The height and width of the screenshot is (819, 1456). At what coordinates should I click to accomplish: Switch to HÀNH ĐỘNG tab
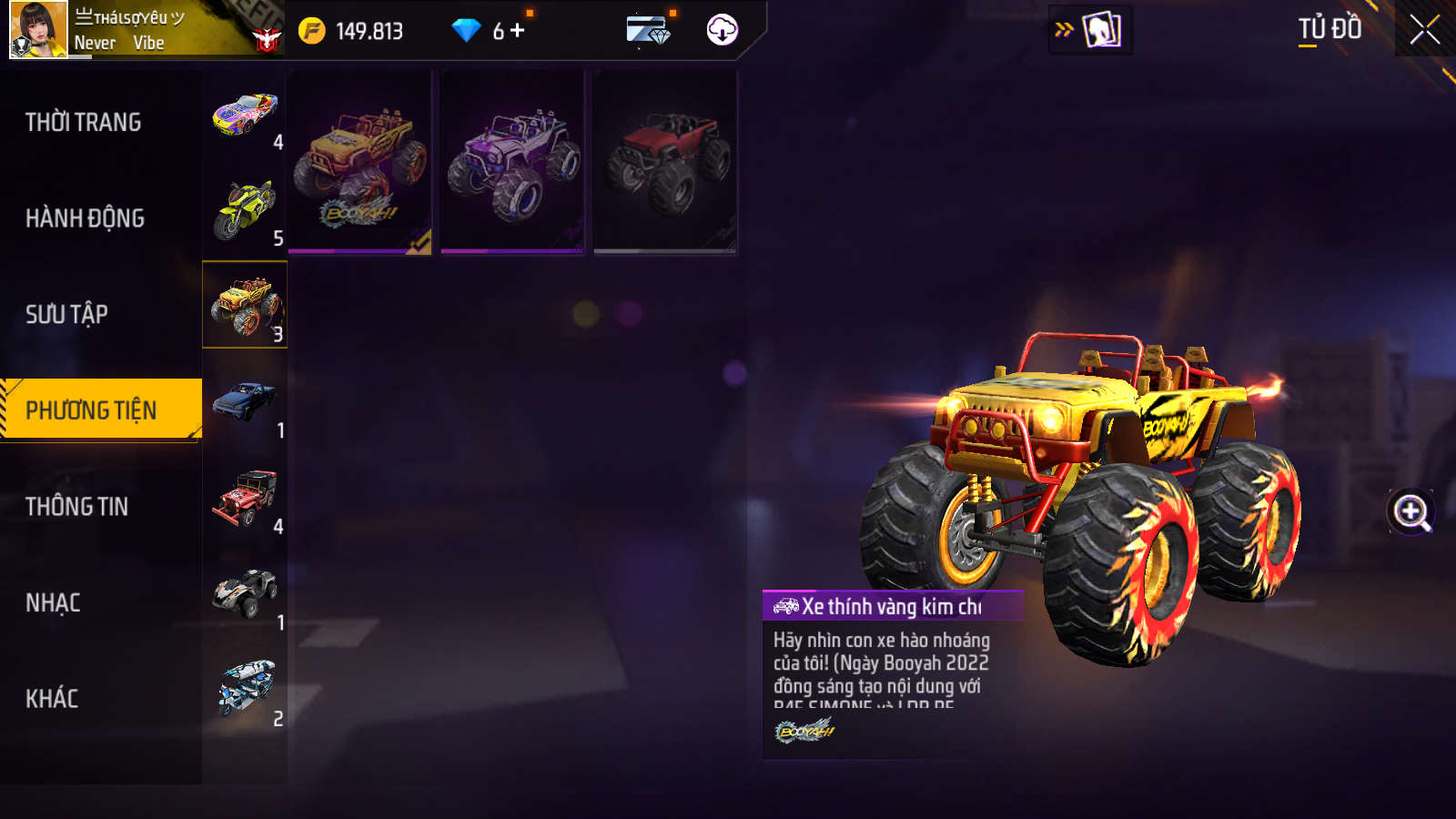pos(86,218)
